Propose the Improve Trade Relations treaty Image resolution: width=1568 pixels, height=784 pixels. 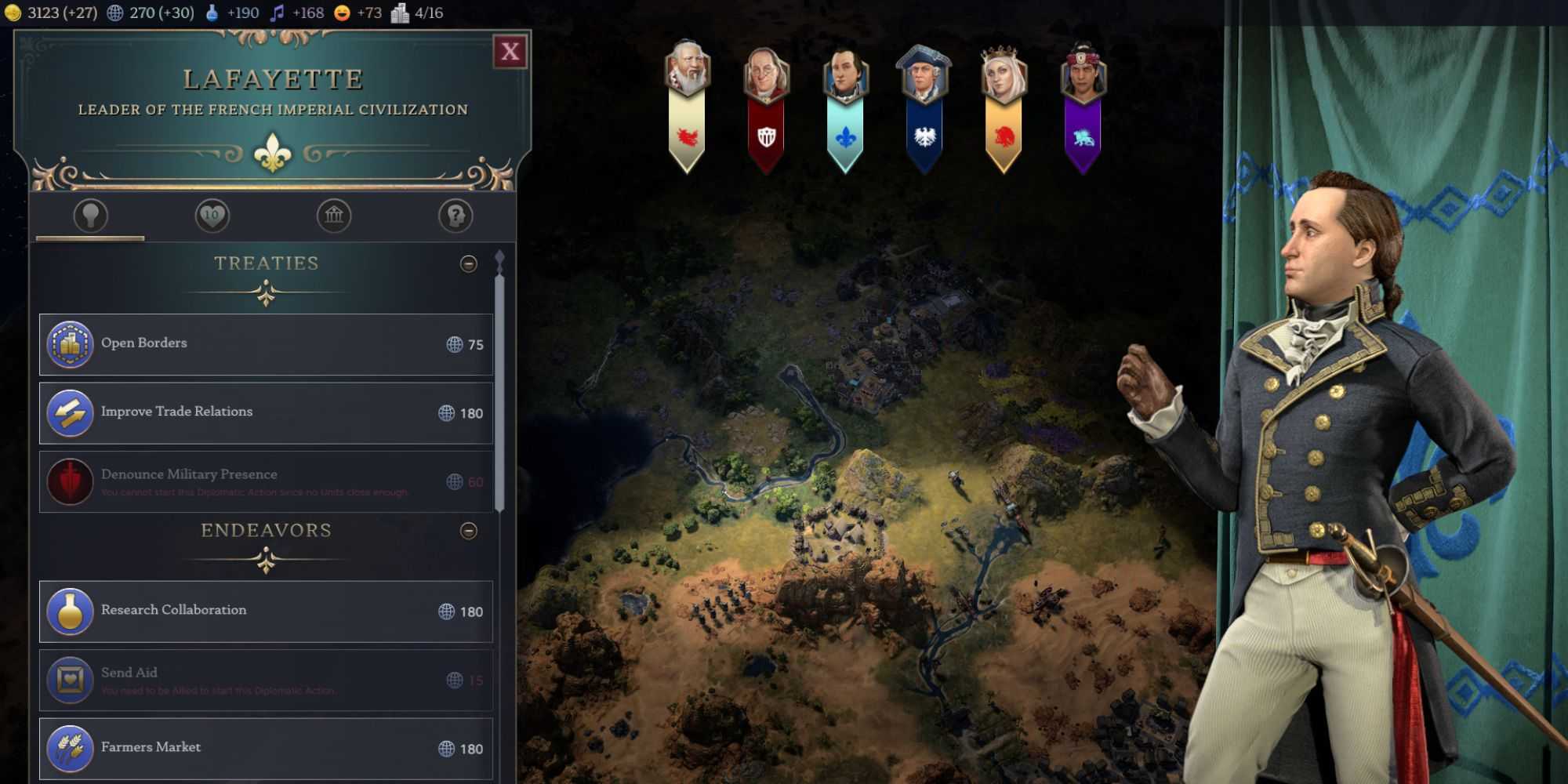pyautogui.click(x=267, y=411)
